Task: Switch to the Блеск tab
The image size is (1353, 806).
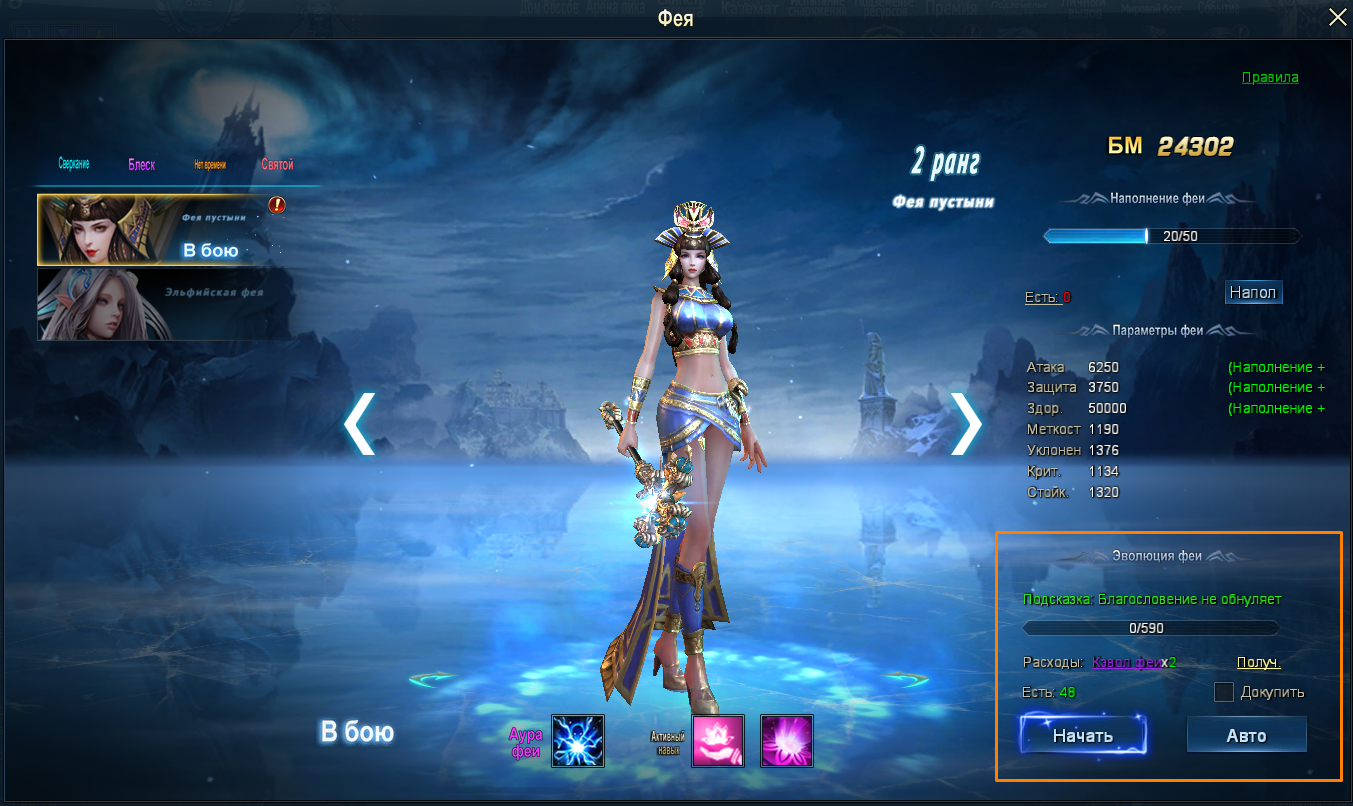Action: click(141, 165)
